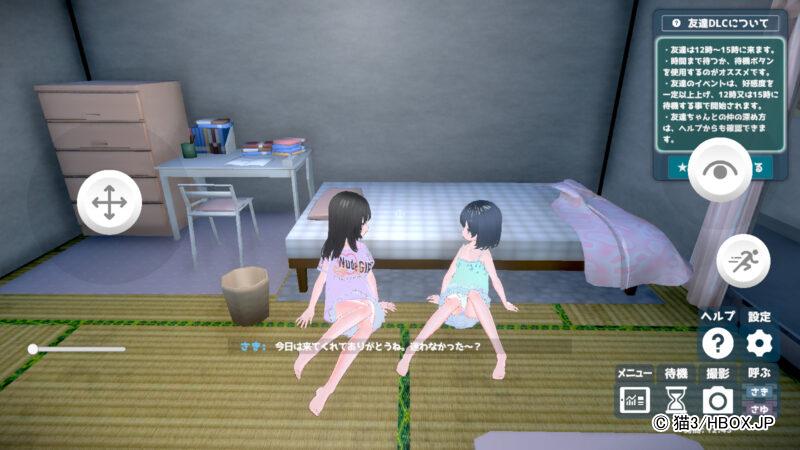Open 設定 settings with the gear icon
The image size is (800, 450).
[760, 344]
